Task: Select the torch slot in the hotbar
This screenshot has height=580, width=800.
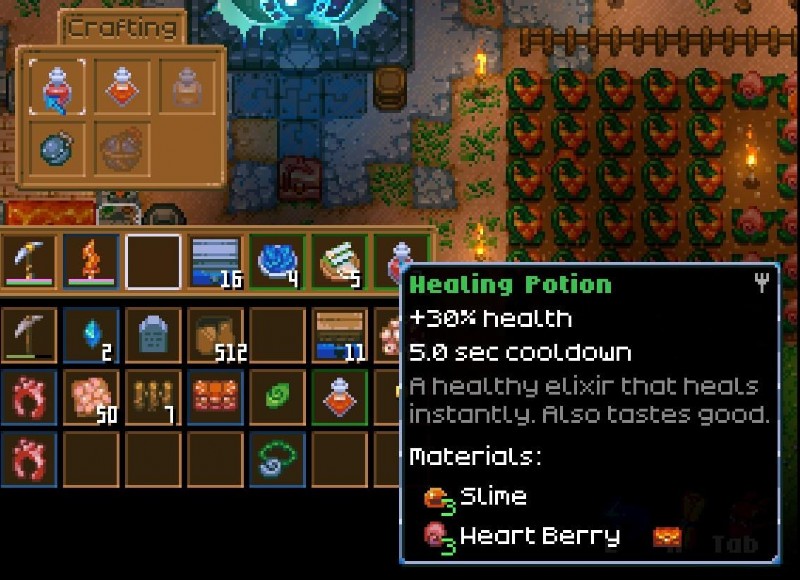Action: 90,262
